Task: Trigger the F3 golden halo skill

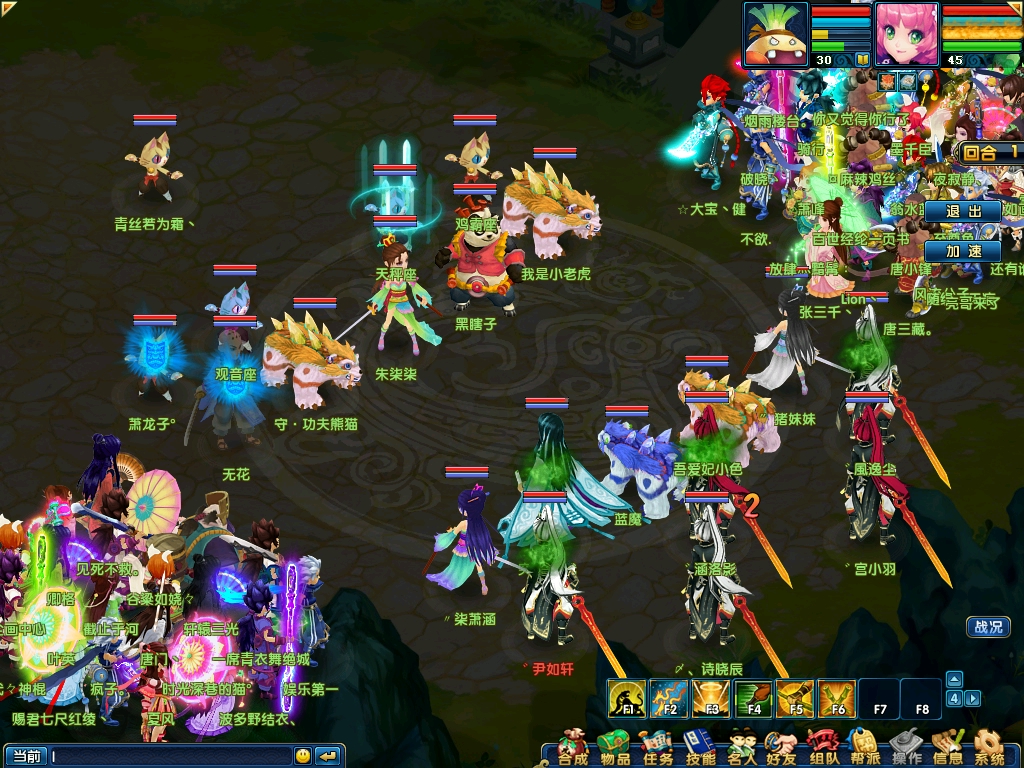Action: 711,698
